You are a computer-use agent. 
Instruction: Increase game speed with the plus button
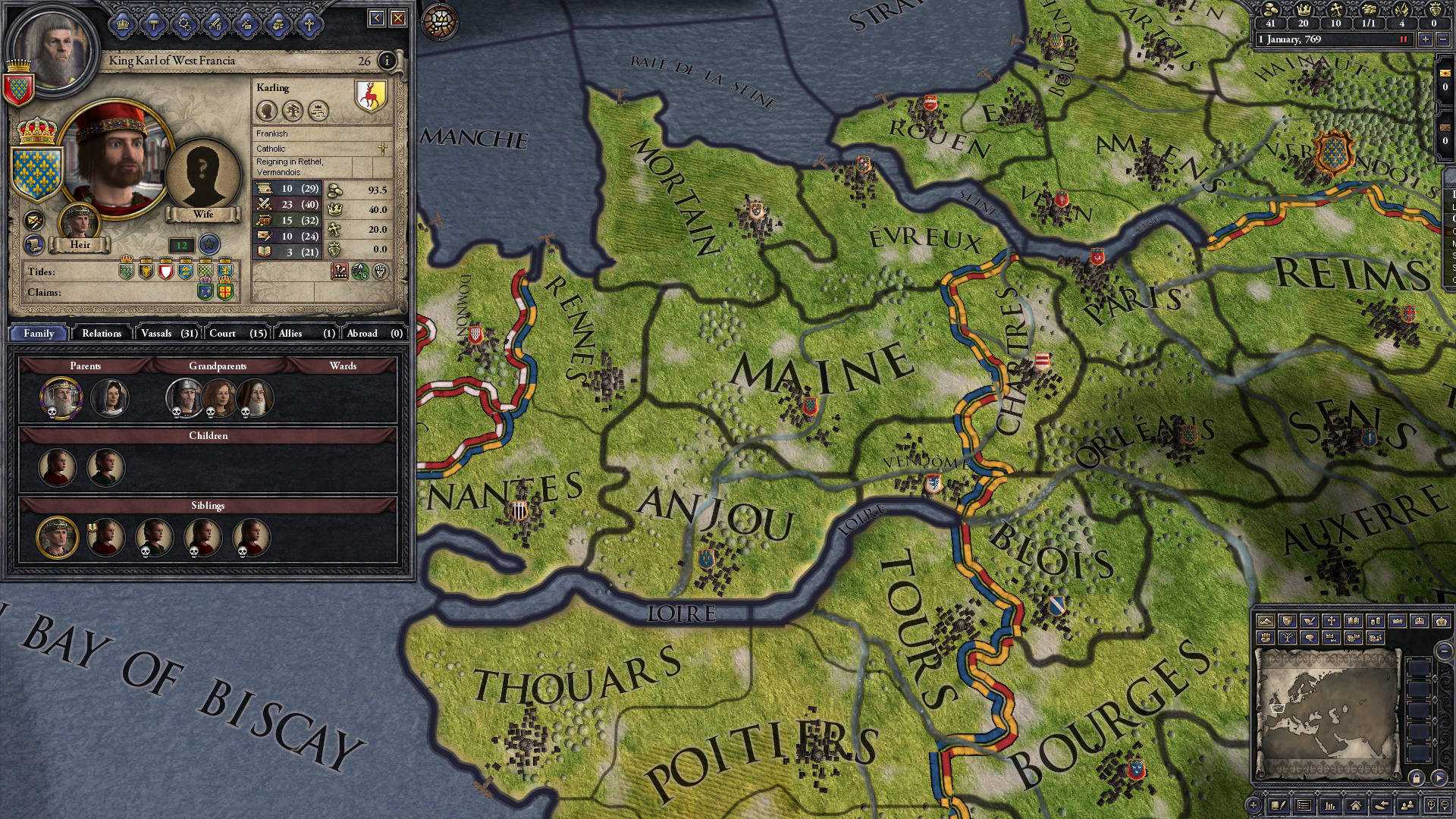click(x=1426, y=39)
